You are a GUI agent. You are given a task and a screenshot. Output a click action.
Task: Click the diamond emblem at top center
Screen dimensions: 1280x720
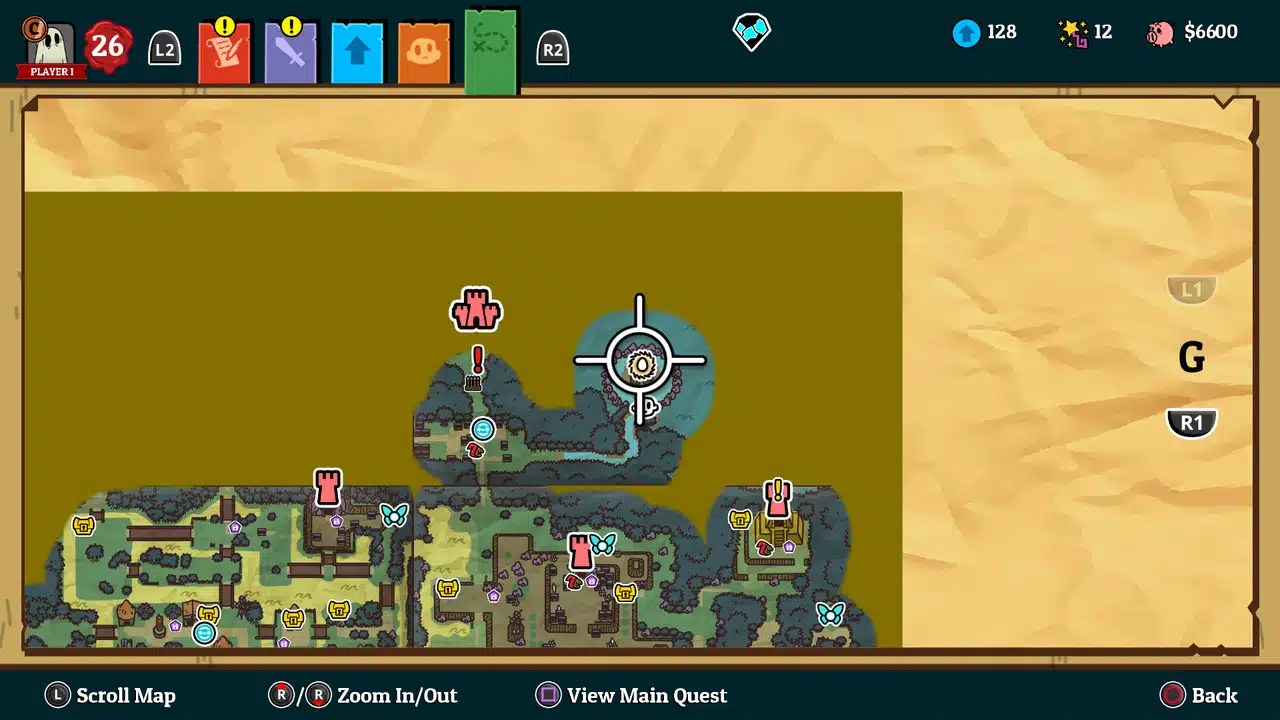pos(751,32)
